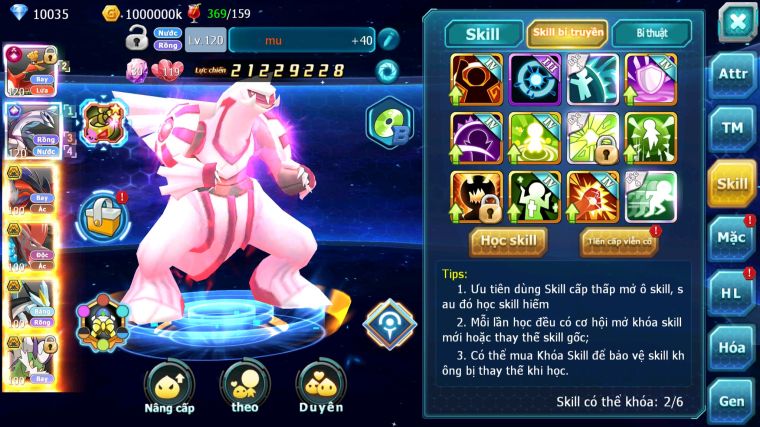Viewport: 760px width, 427px height.
Task: Open the Duyên bond button
Action: coord(320,386)
